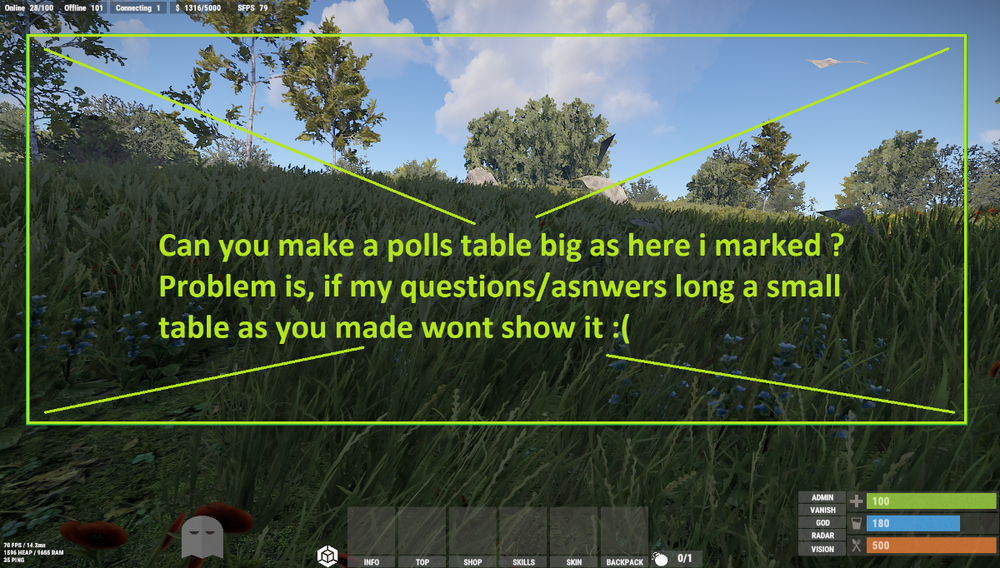Open the SKILLS menu
The height and width of the screenshot is (568, 1000).
point(523,562)
